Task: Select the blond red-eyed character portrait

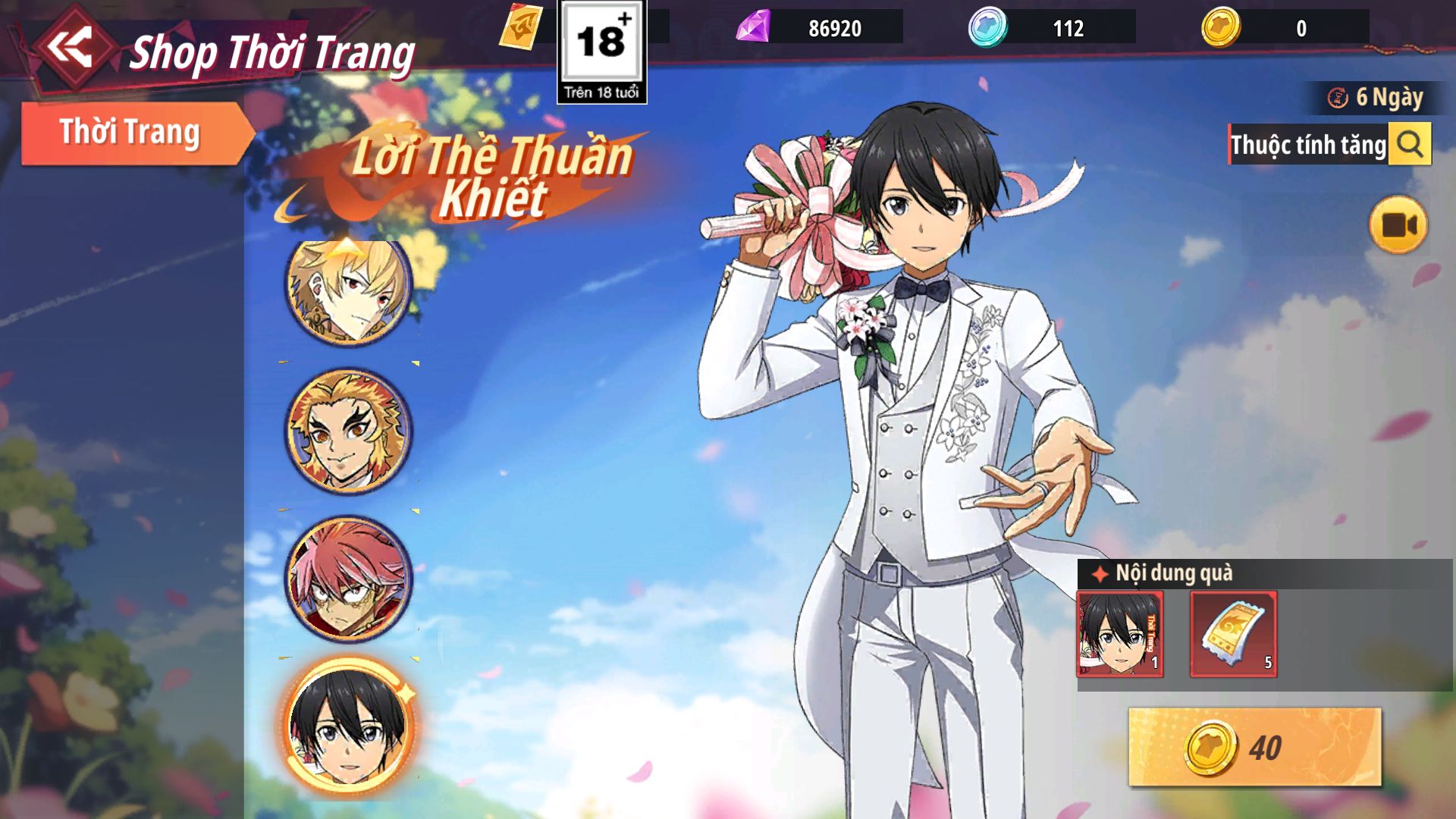Action: (x=348, y=288)
